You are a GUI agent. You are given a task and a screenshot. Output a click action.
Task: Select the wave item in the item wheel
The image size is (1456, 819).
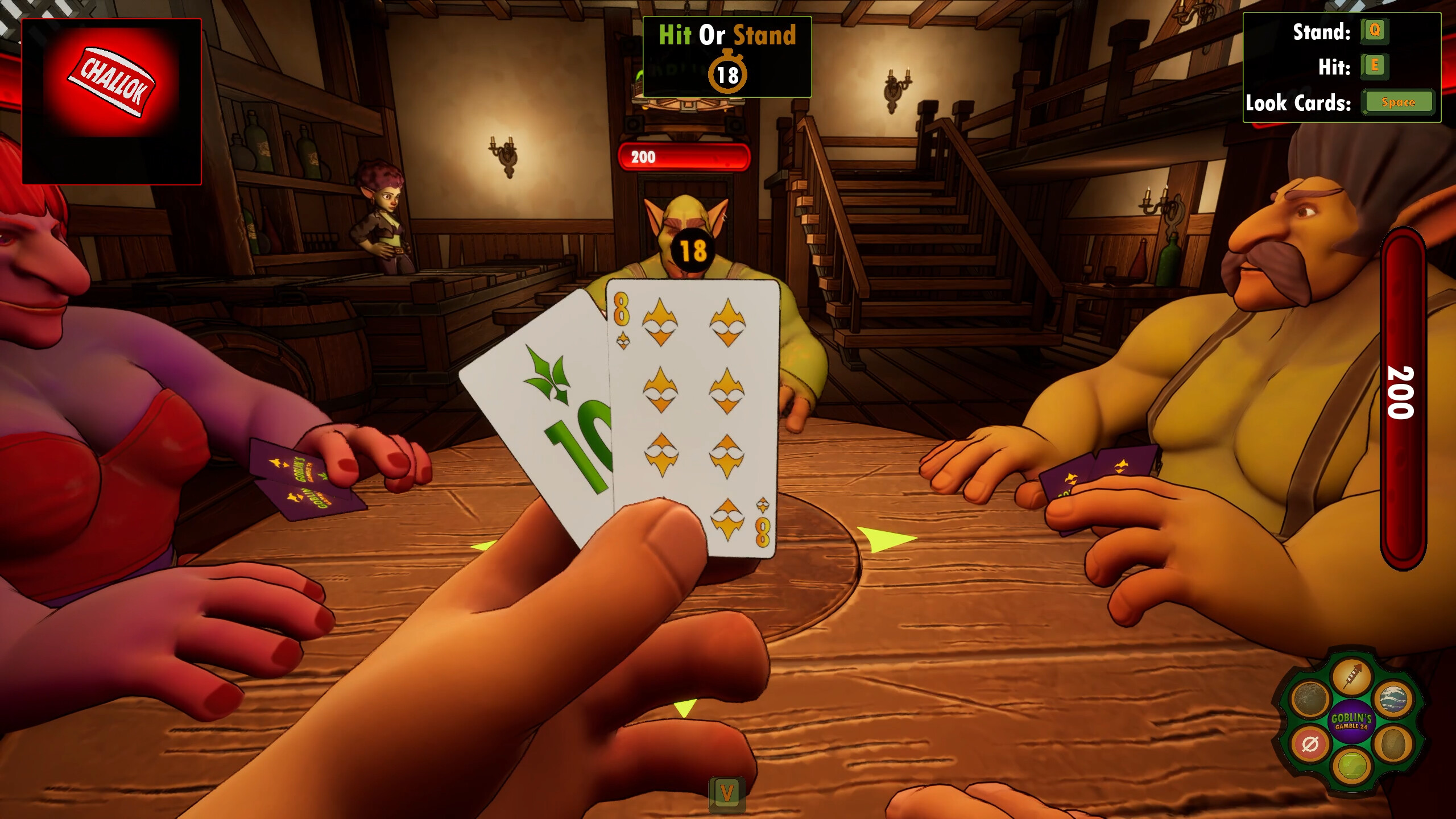tap(1395, 699)
